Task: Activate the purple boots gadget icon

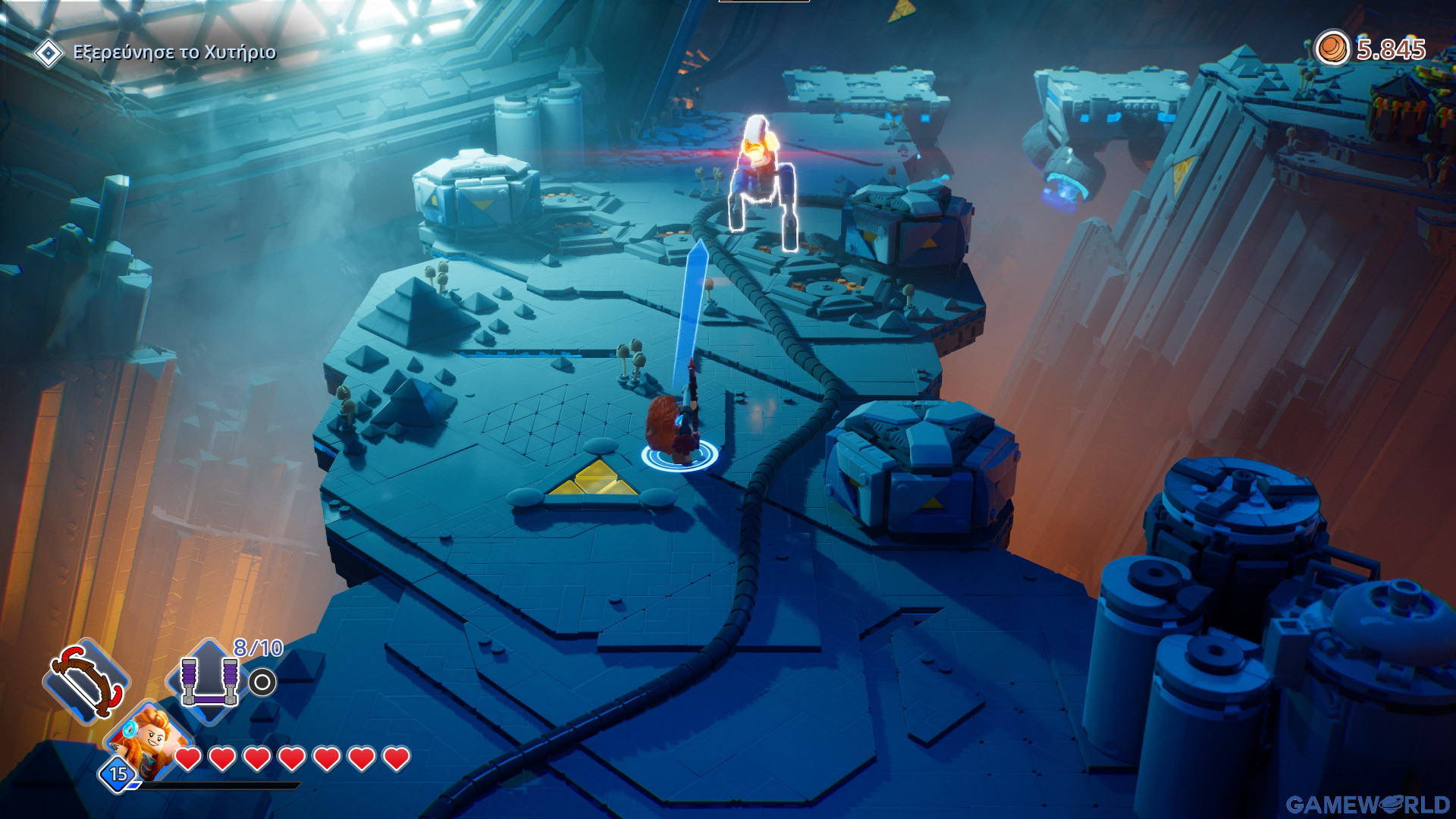Action: (x=209, y=680)
